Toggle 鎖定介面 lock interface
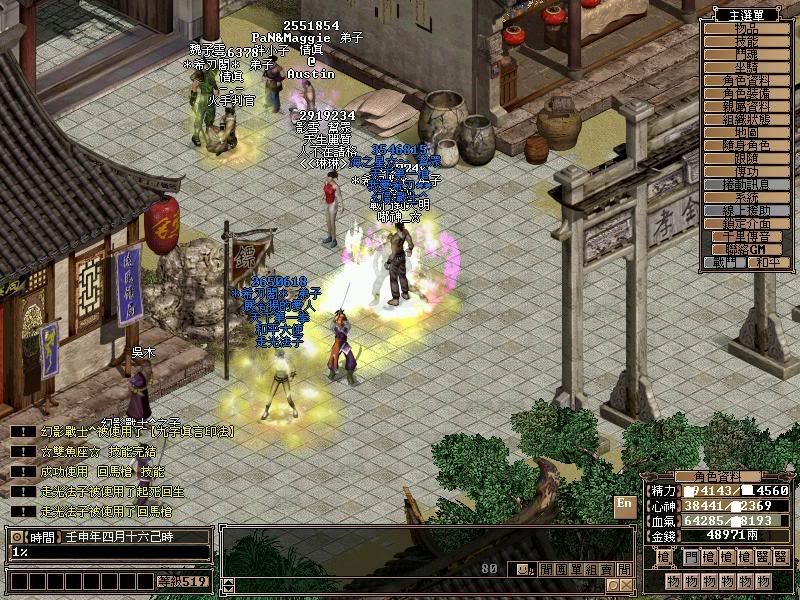 (746, 224)
